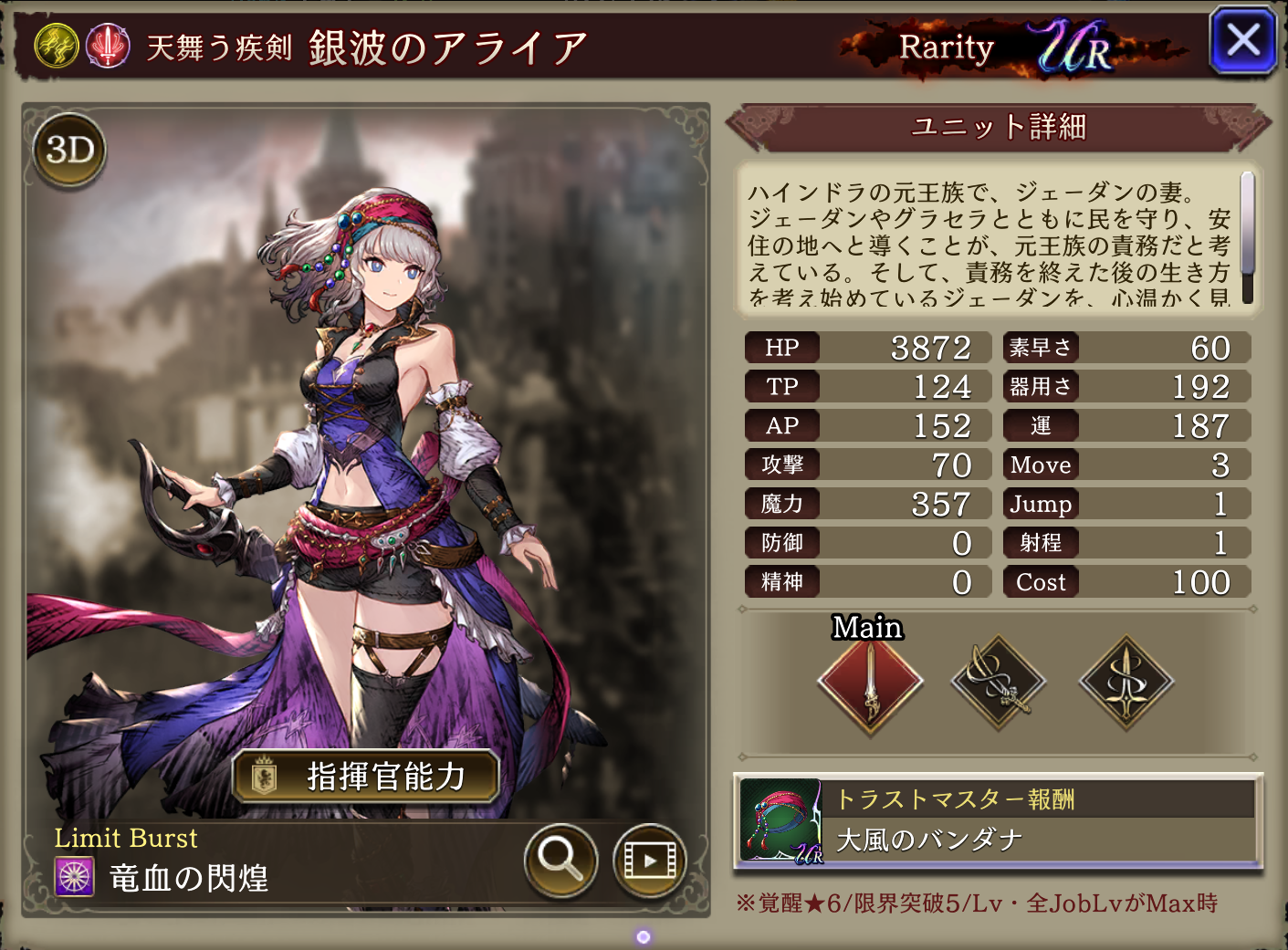Play the Limit Burst video
This screenshot has width=1288, height=950.
(649, 860)
